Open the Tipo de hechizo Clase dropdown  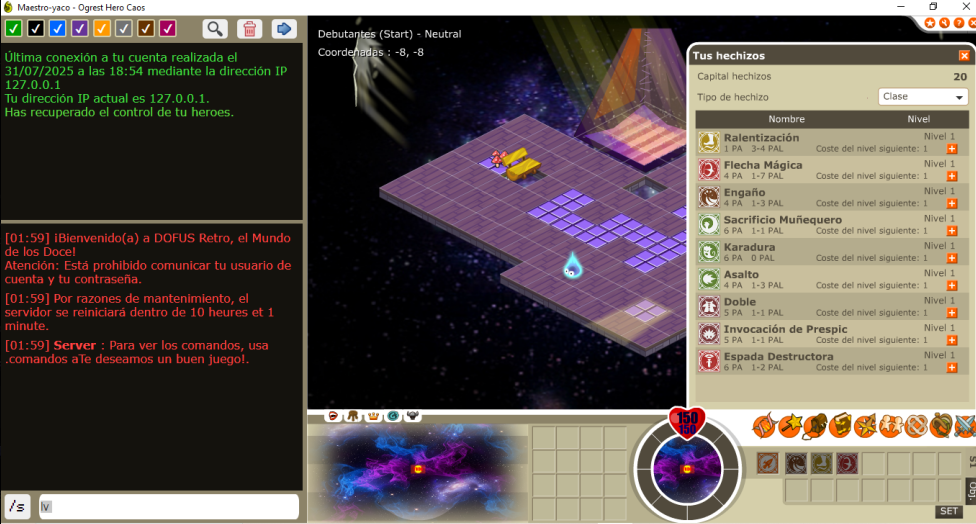coord(923,97)
